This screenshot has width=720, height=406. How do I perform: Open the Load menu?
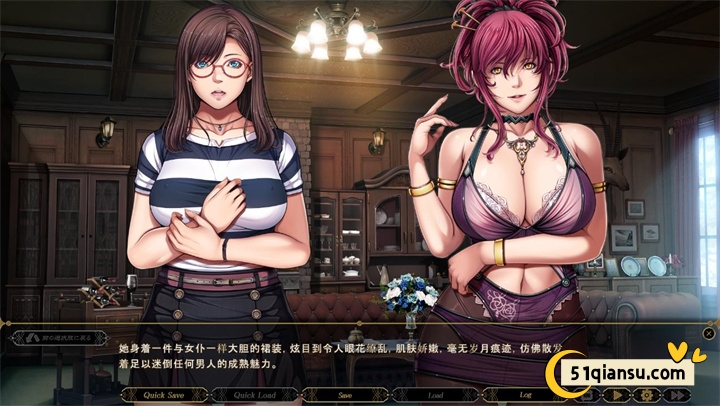[x=435, y=395]
